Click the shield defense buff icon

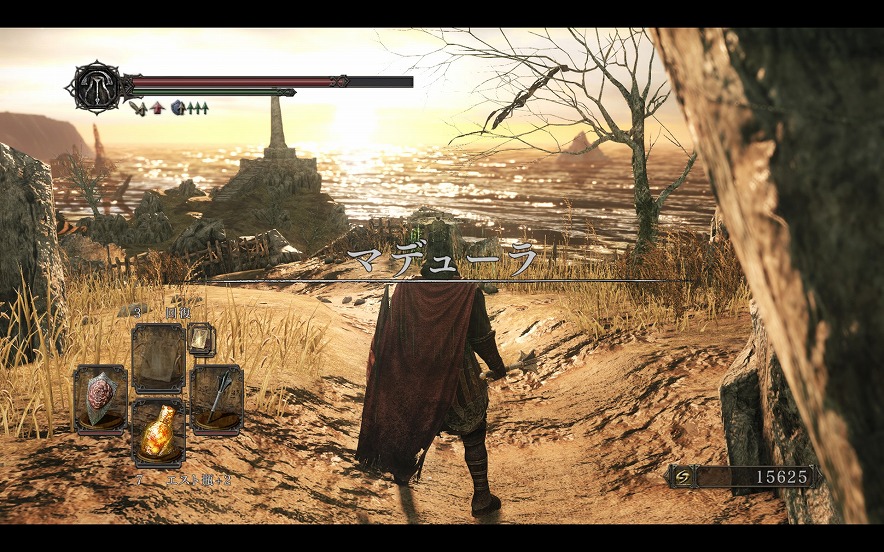(x=178, y=108)
